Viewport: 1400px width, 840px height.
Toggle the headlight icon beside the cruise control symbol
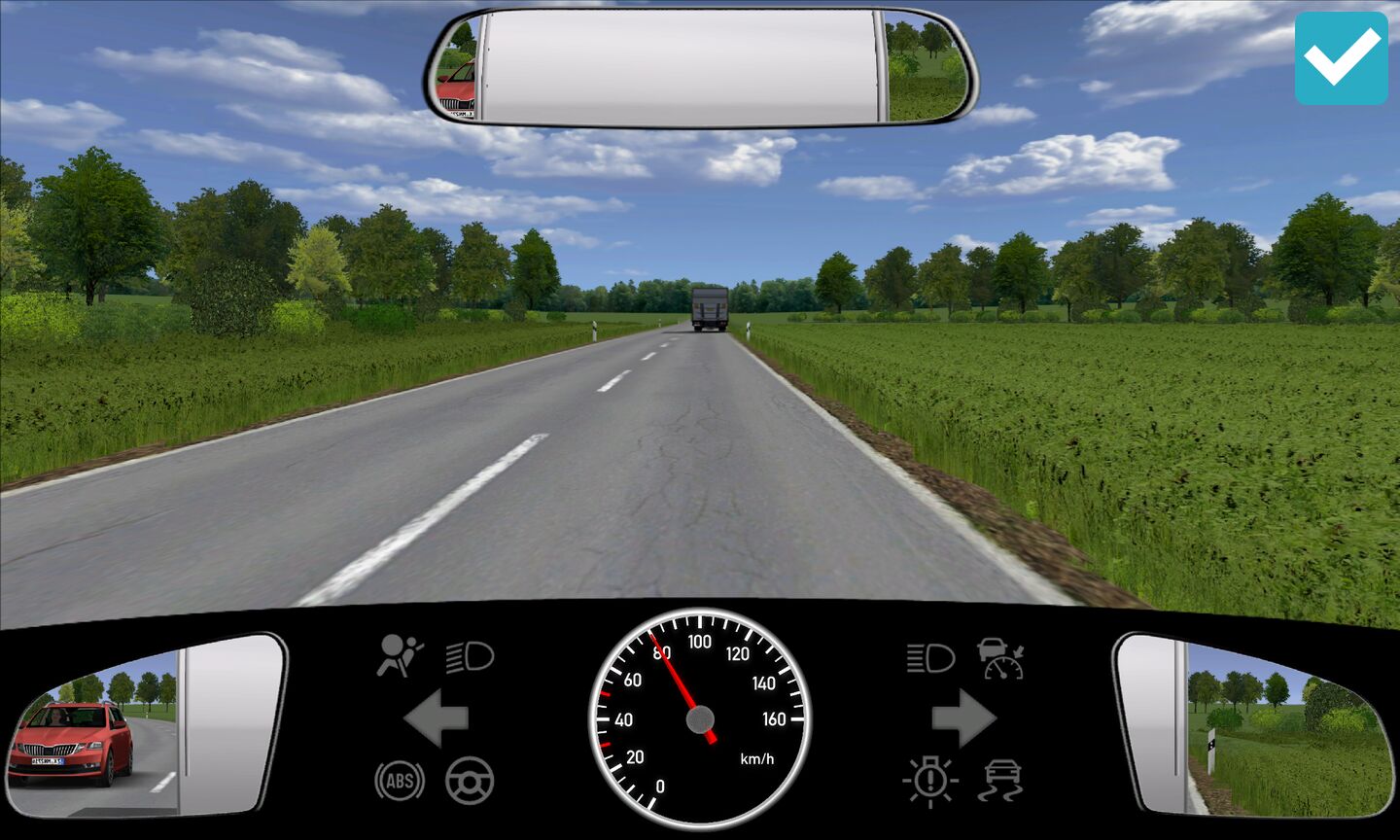click(930, 658)
